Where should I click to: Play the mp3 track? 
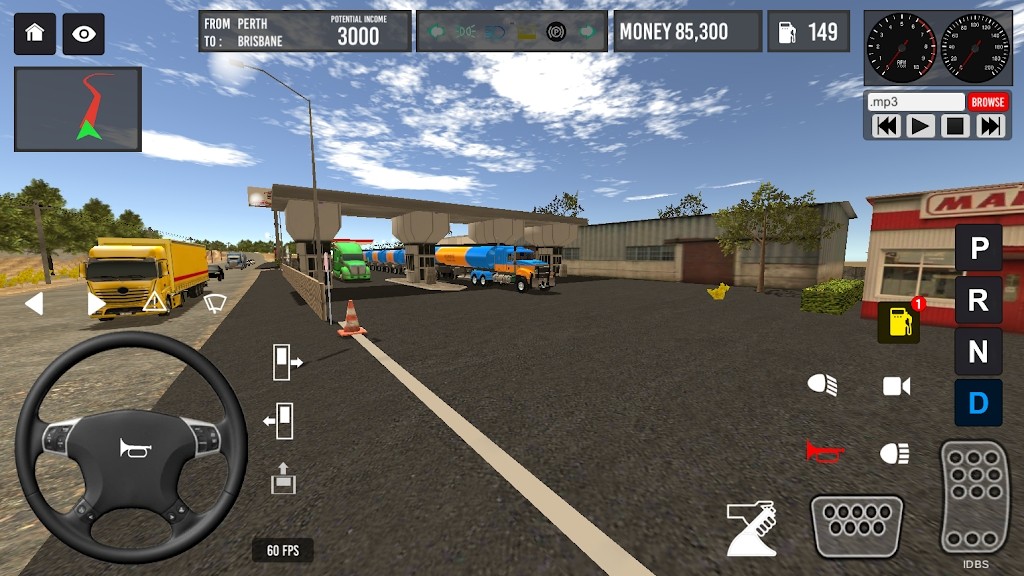[x=920, y=126]
